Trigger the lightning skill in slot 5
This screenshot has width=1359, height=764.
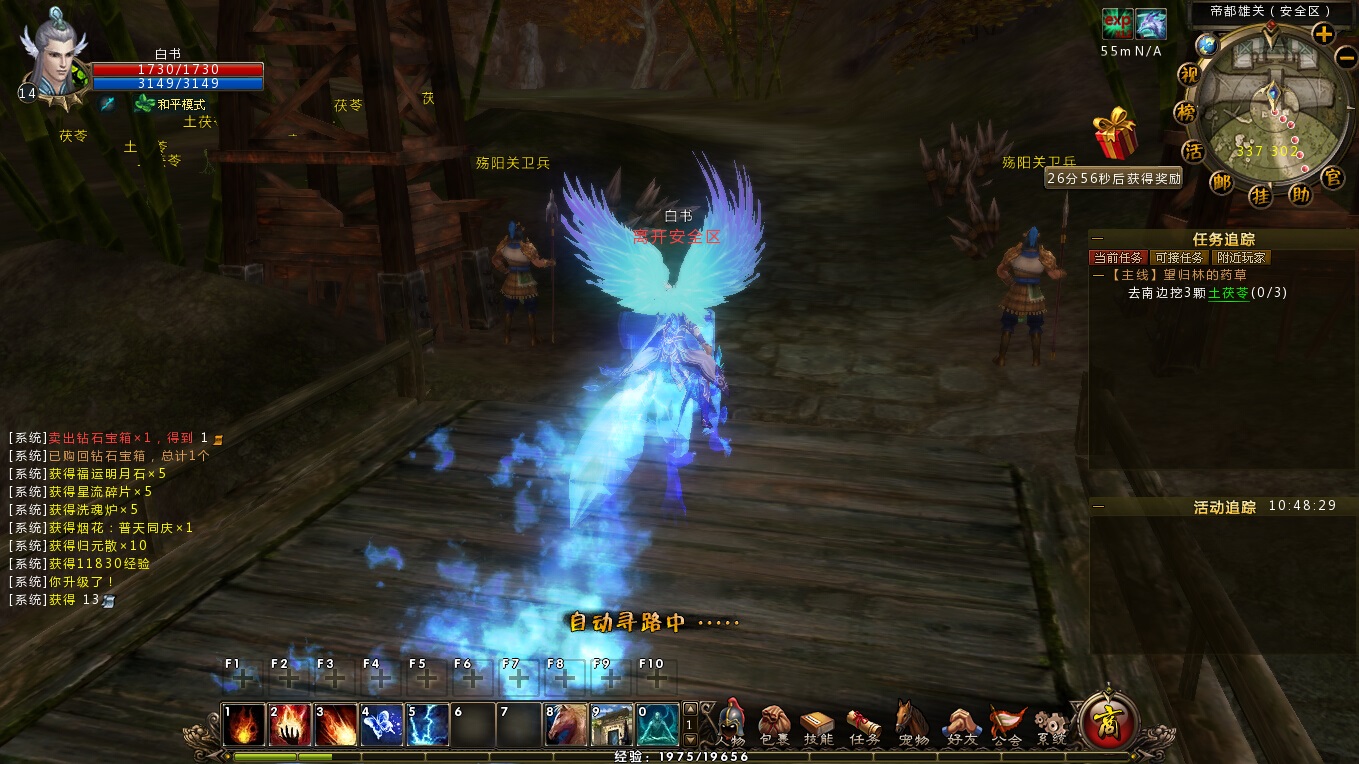tap(427, 725)
